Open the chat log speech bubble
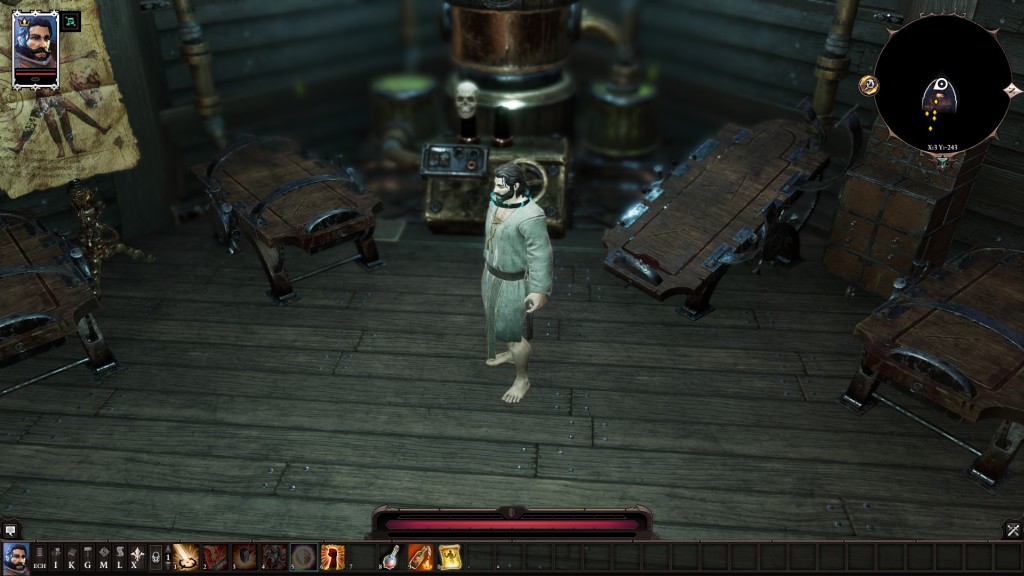Image resolution: width=1024 pixels, height=576 pixels. tap(10, 530)
